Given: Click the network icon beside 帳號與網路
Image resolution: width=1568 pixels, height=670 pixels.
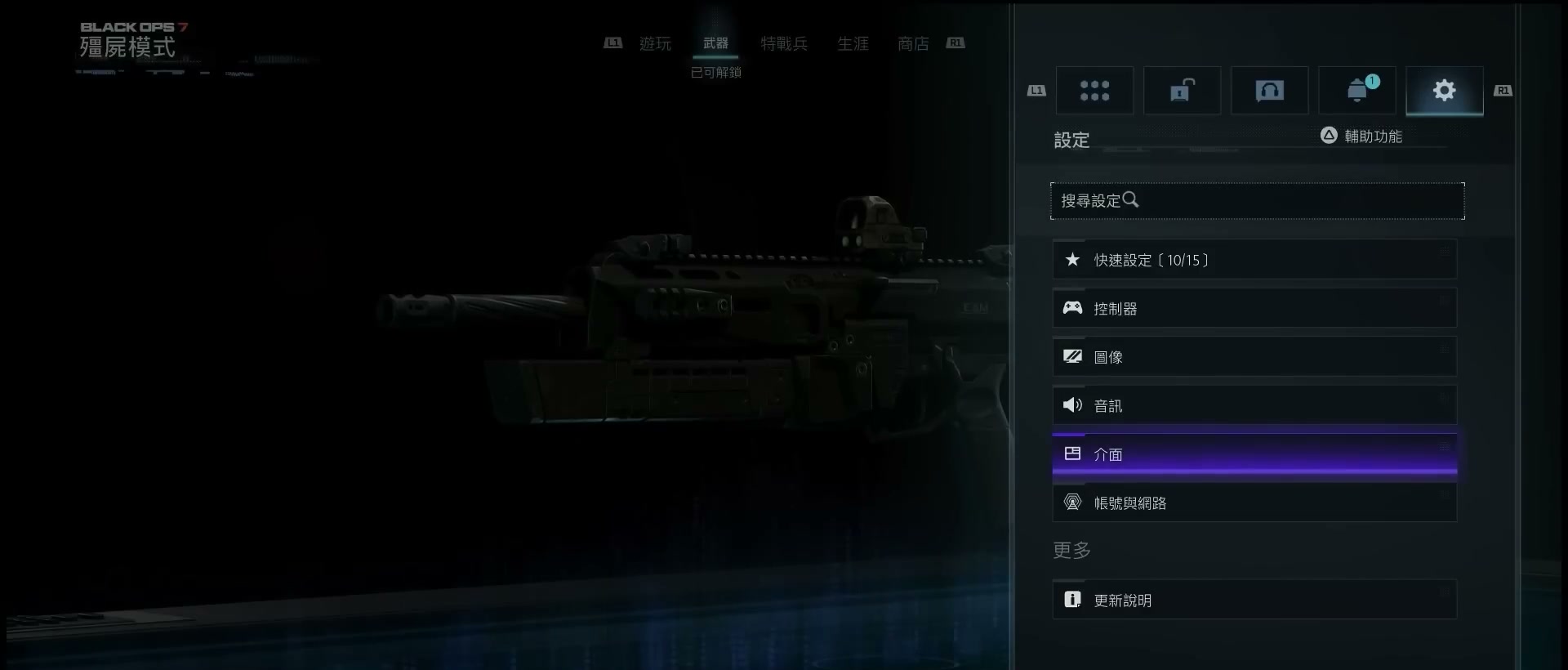Looking at the screenshot, I should [x=1072, y=502].
